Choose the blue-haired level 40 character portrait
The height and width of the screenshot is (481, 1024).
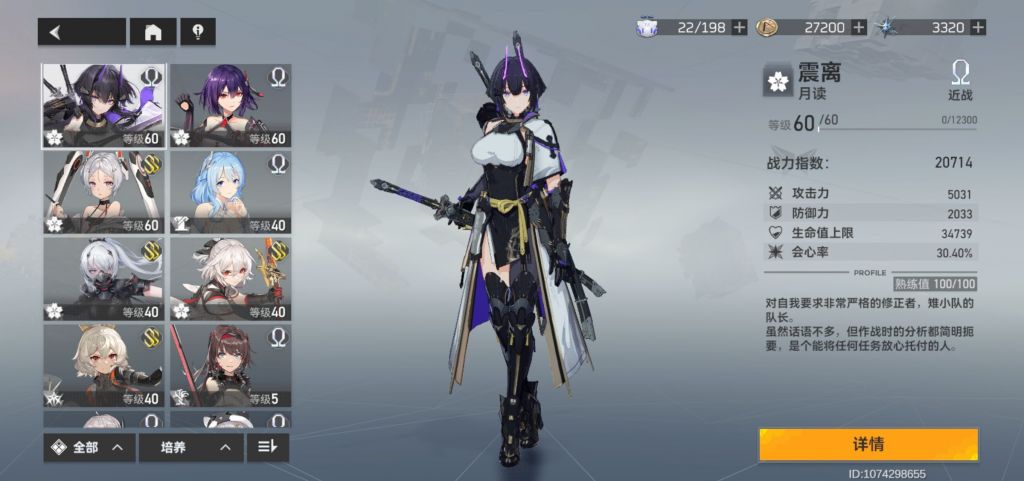[x=230, y=193]
